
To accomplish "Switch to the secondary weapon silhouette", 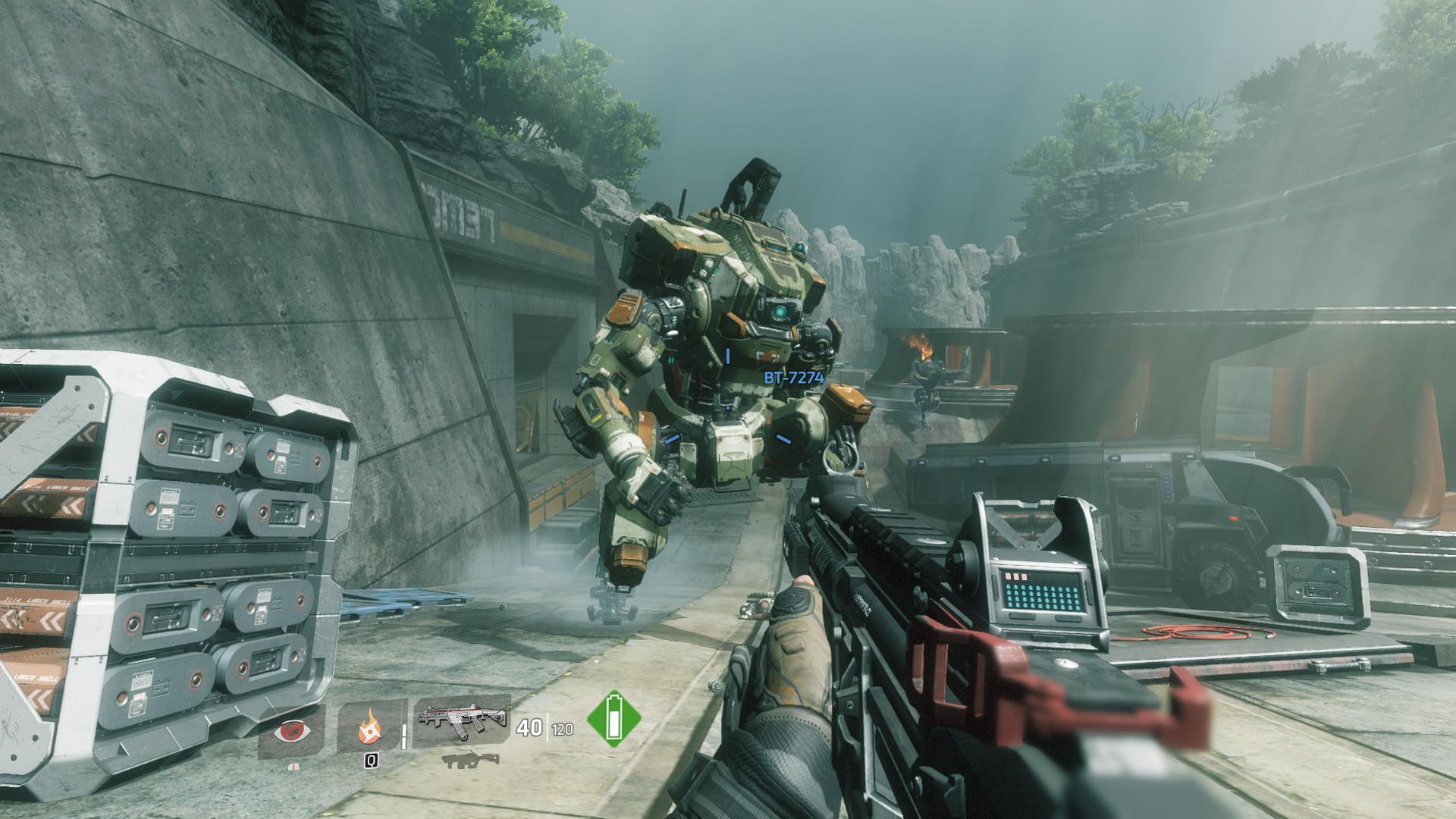I will click(x=470, y=761).
